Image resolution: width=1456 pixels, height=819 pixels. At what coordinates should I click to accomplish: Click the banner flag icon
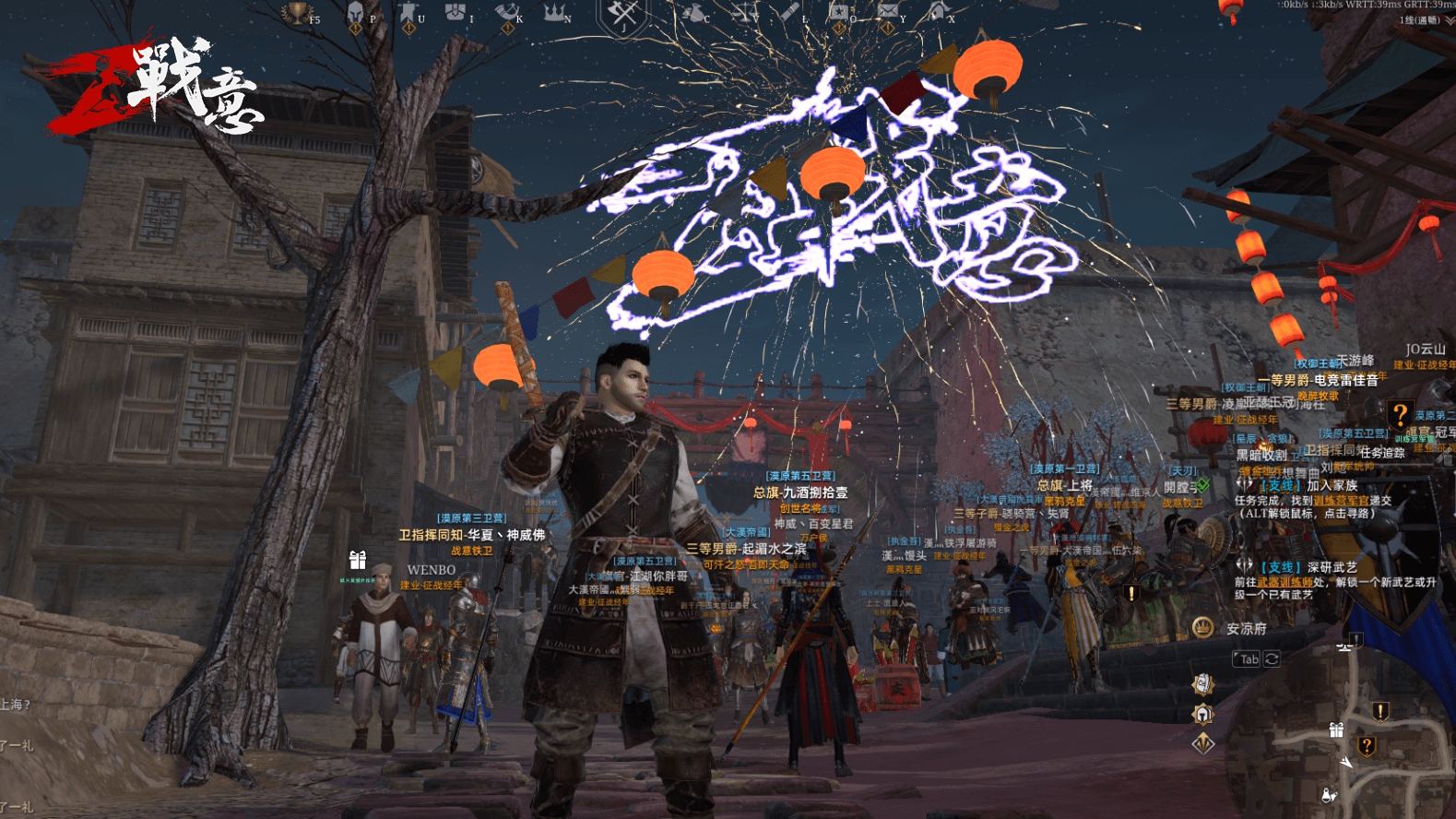(407, 13)
